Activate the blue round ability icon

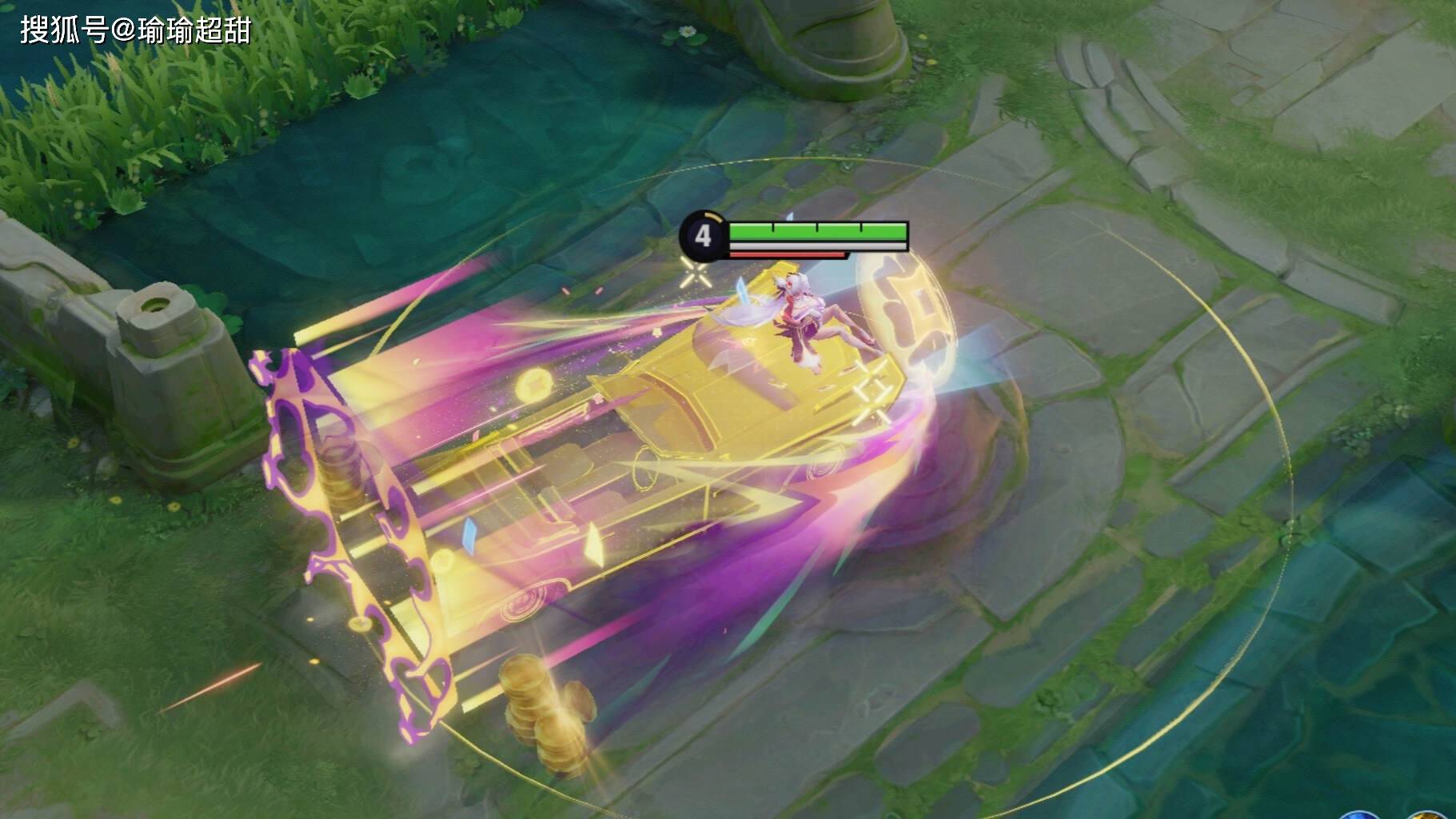1358,814
